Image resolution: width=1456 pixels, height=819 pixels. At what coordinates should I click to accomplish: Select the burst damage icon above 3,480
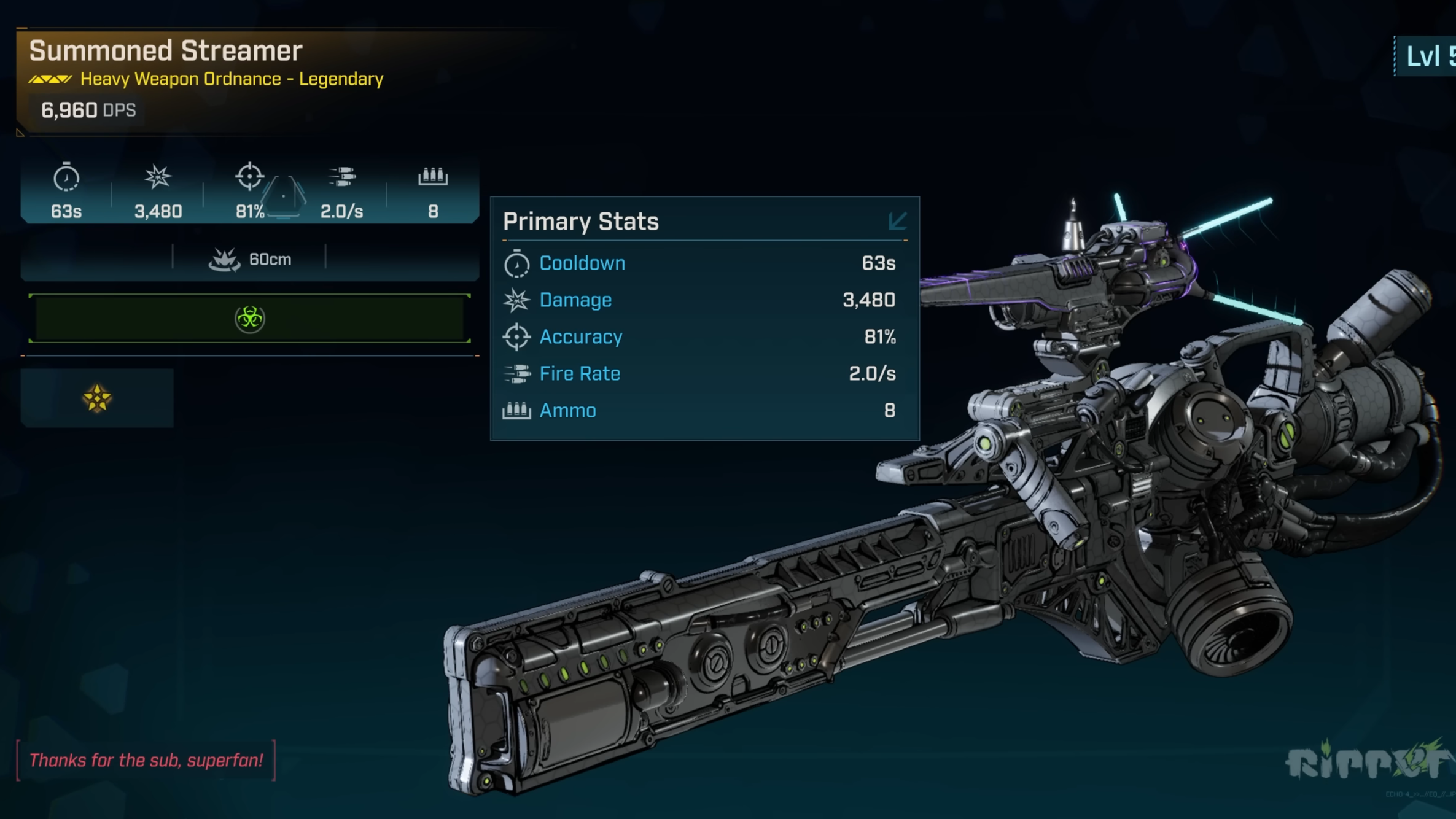tap(158, 177)
